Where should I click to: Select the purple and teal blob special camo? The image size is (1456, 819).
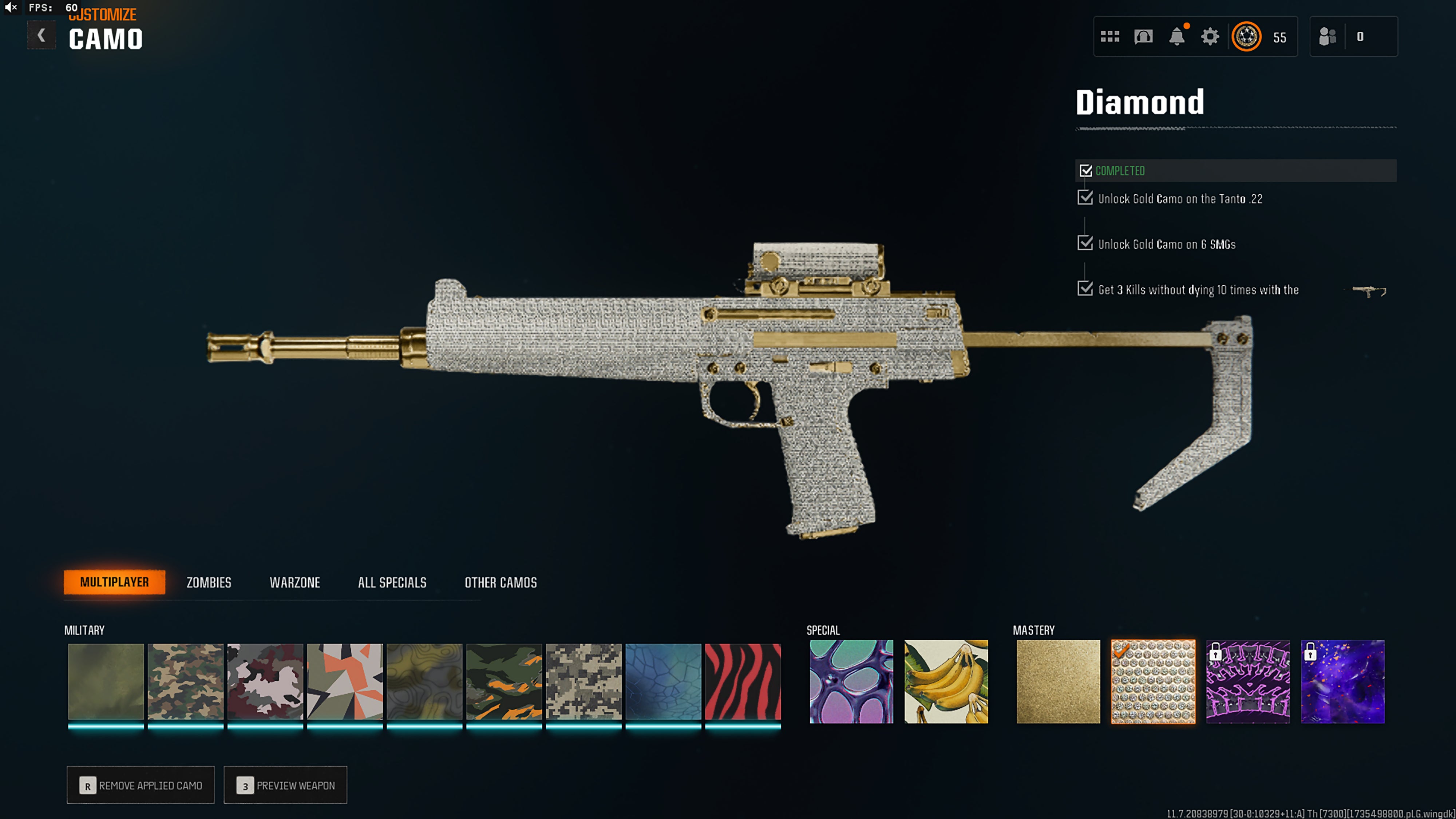click(x=851, y=681)
